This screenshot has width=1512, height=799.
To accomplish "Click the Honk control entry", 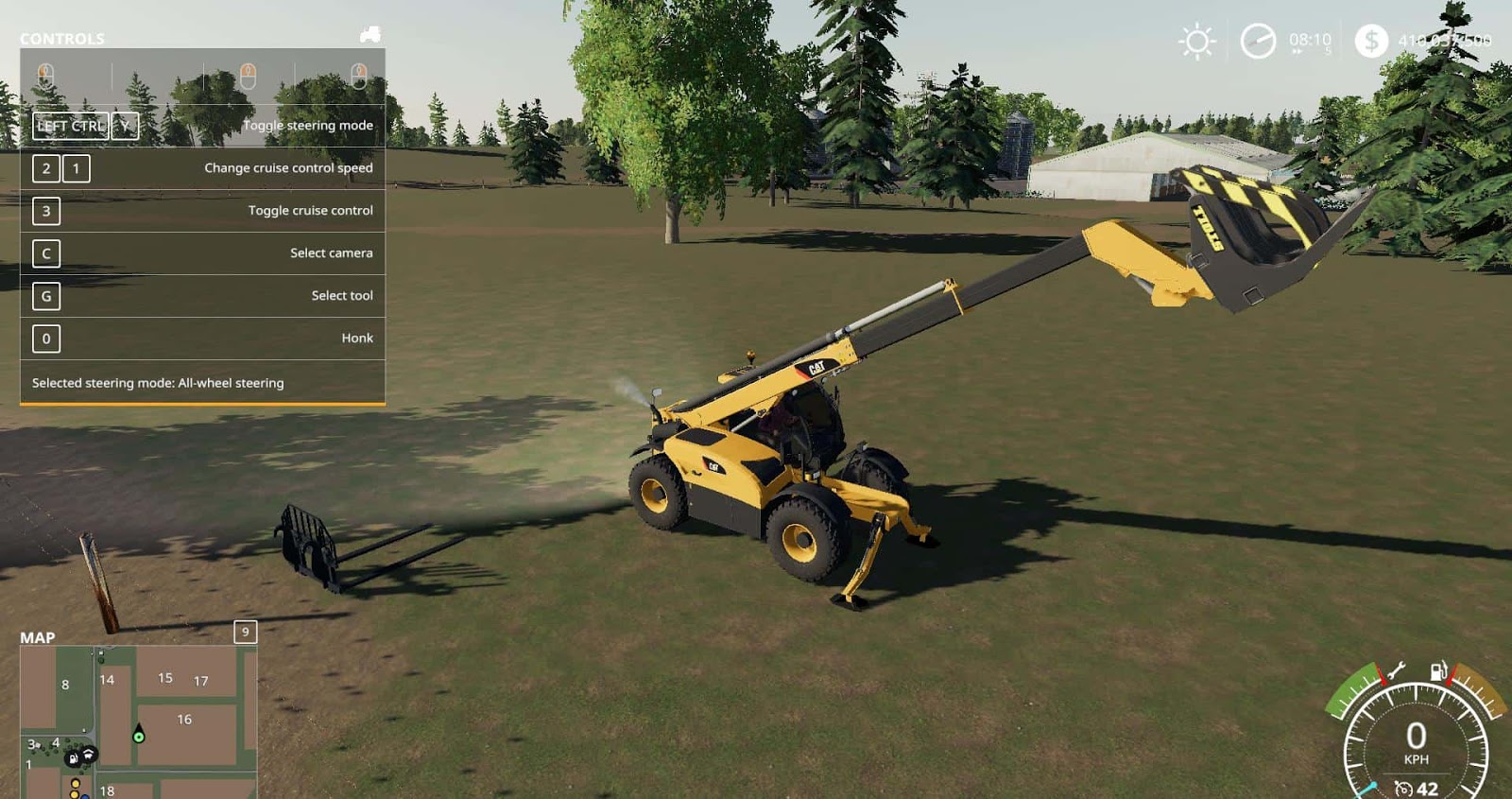I will [x=359, y=338].
